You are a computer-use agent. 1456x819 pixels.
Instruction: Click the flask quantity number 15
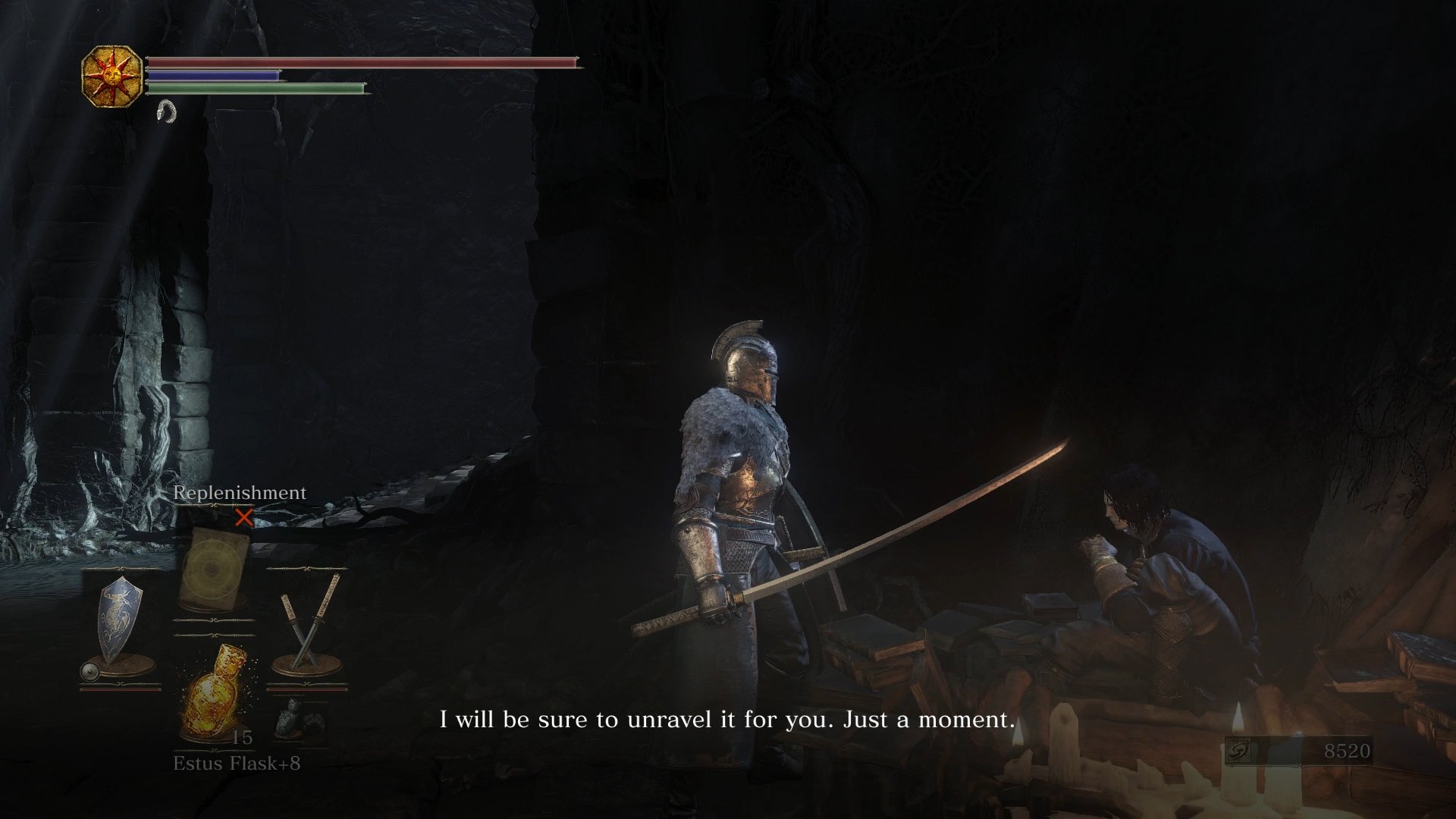click(243, 738)
